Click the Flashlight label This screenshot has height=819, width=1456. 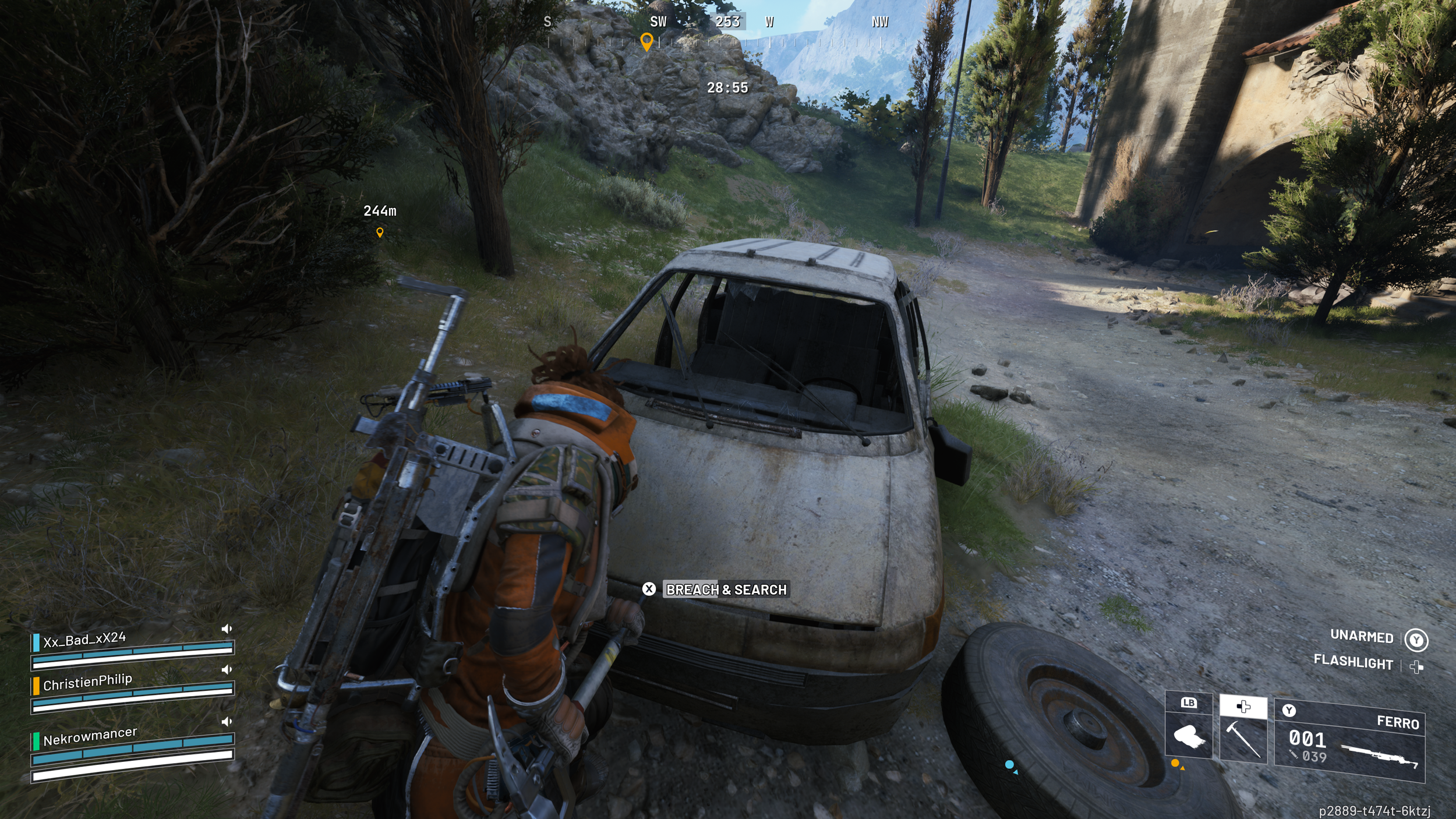pyautogui.click(x=1353, y=662)
